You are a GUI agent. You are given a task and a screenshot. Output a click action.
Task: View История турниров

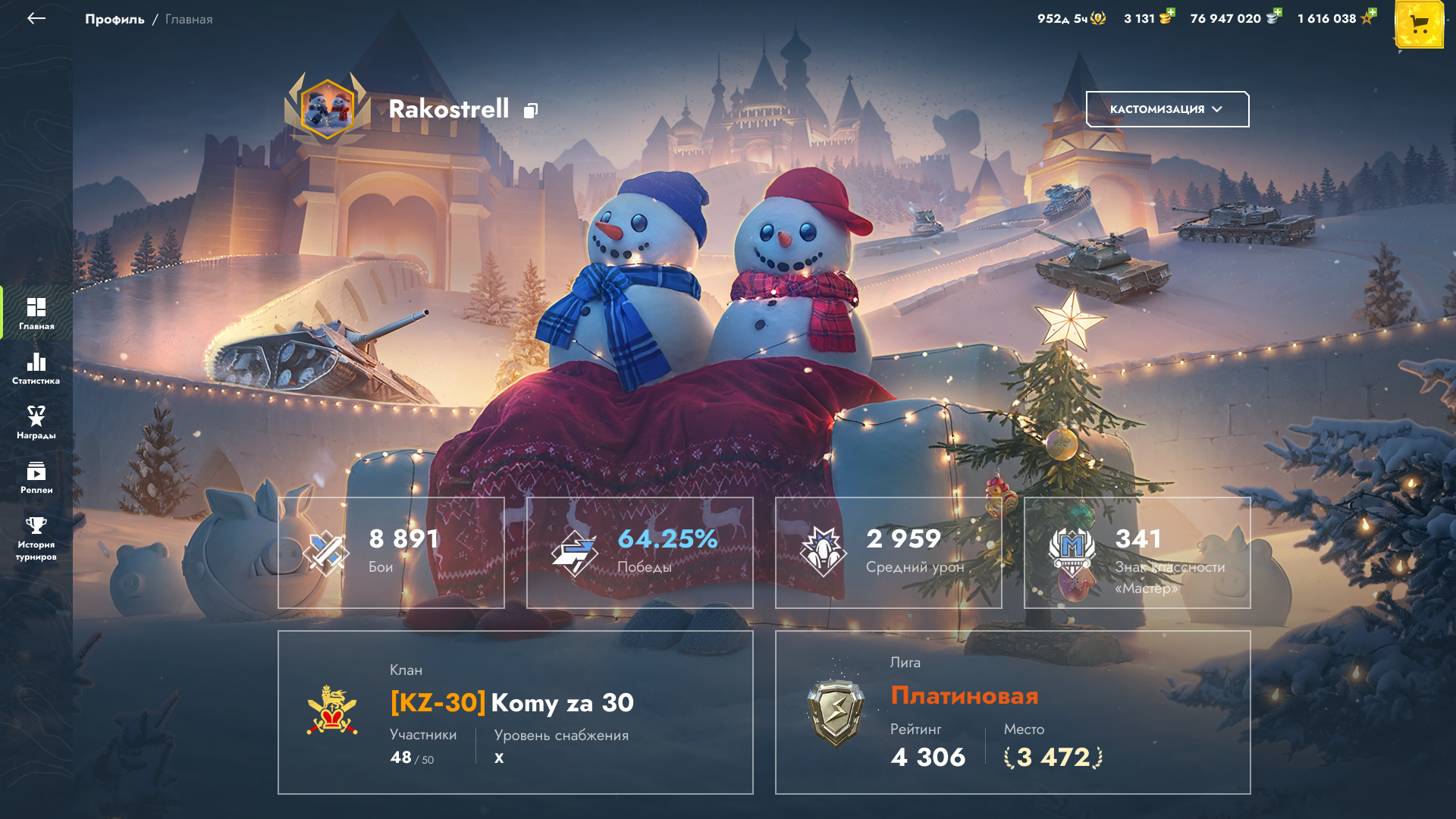[36, 538]
